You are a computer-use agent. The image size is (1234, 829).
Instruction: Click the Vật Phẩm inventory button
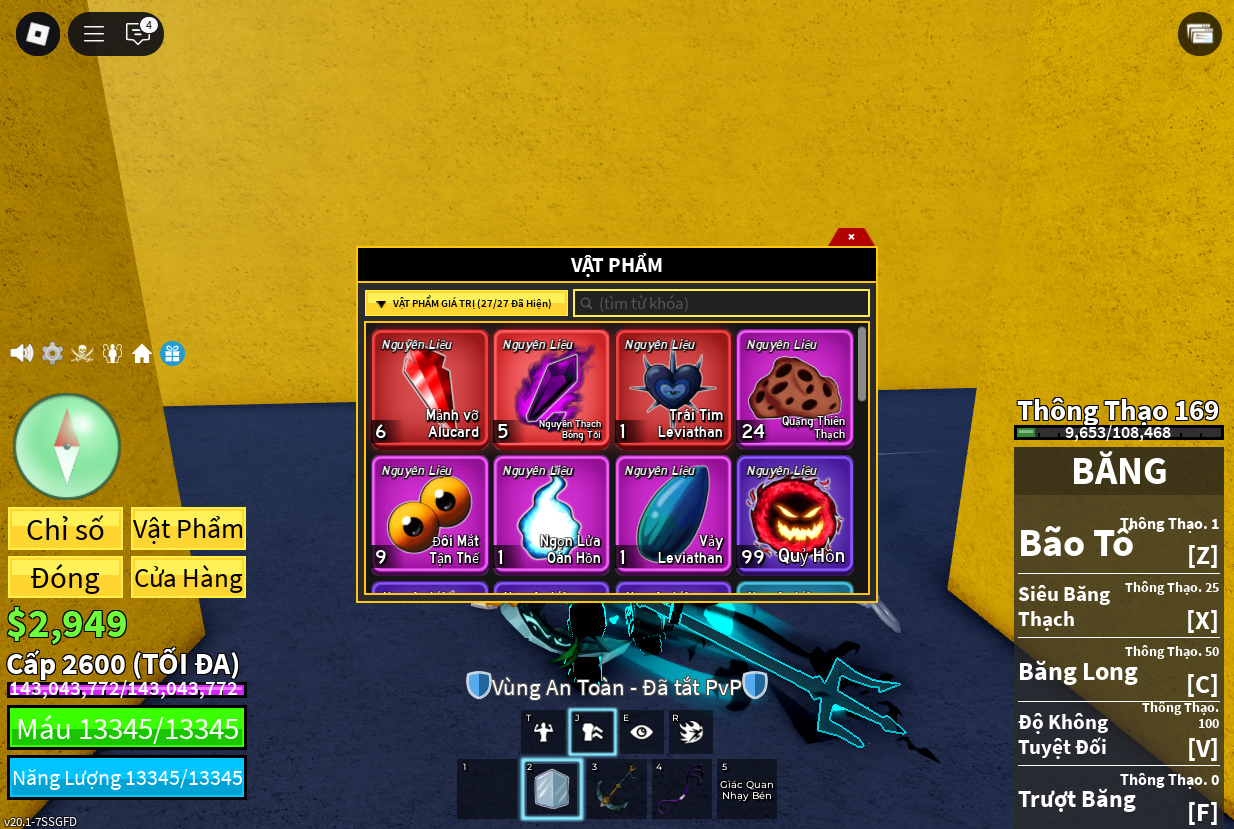pos(188,529)
